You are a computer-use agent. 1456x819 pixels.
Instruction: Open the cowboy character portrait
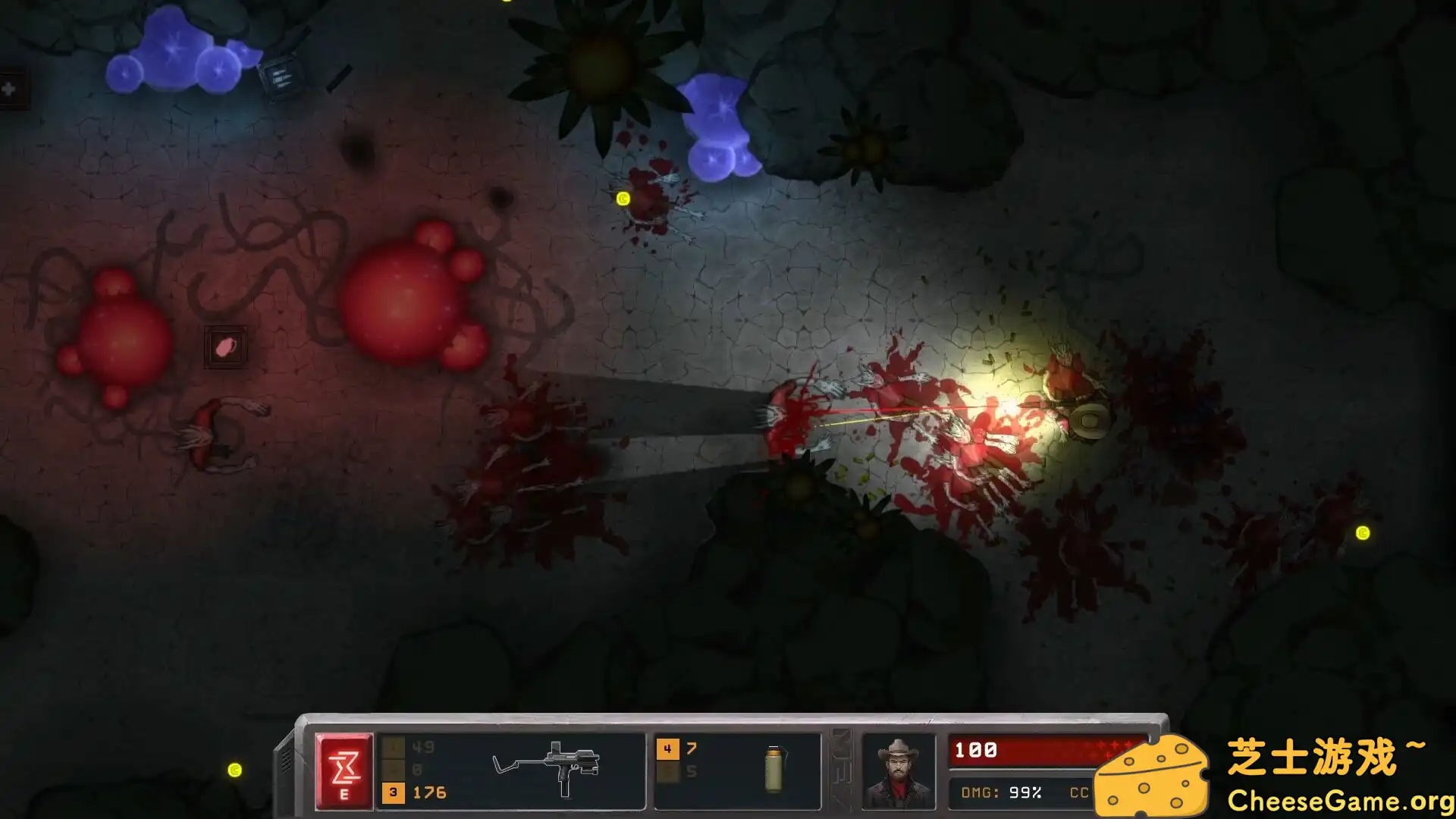[898, 770]
